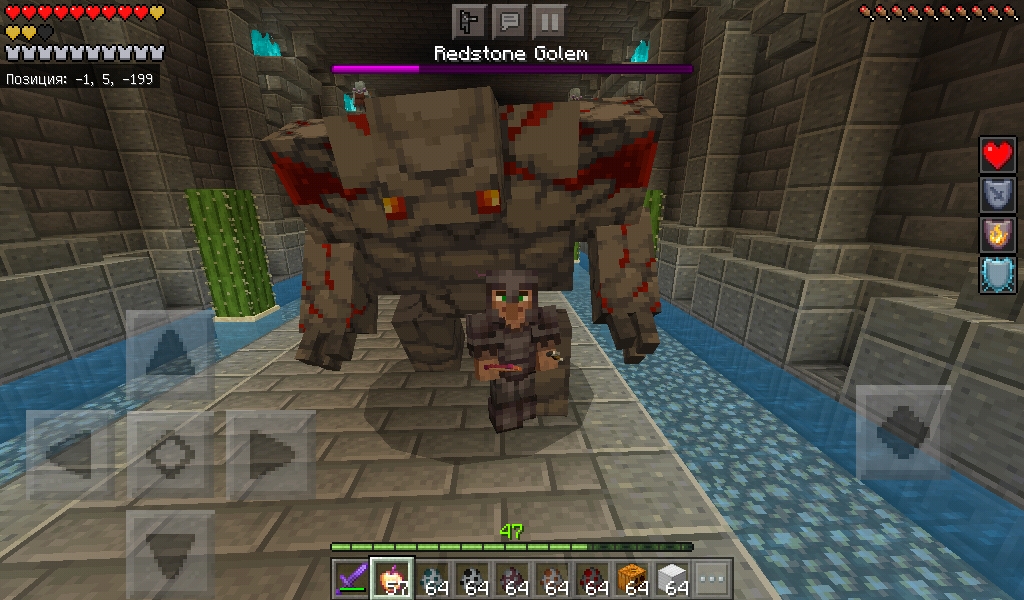The image size is (1024, 600).
Task: Tap the red heart status effect icon
Action: [x=997, y=156]
